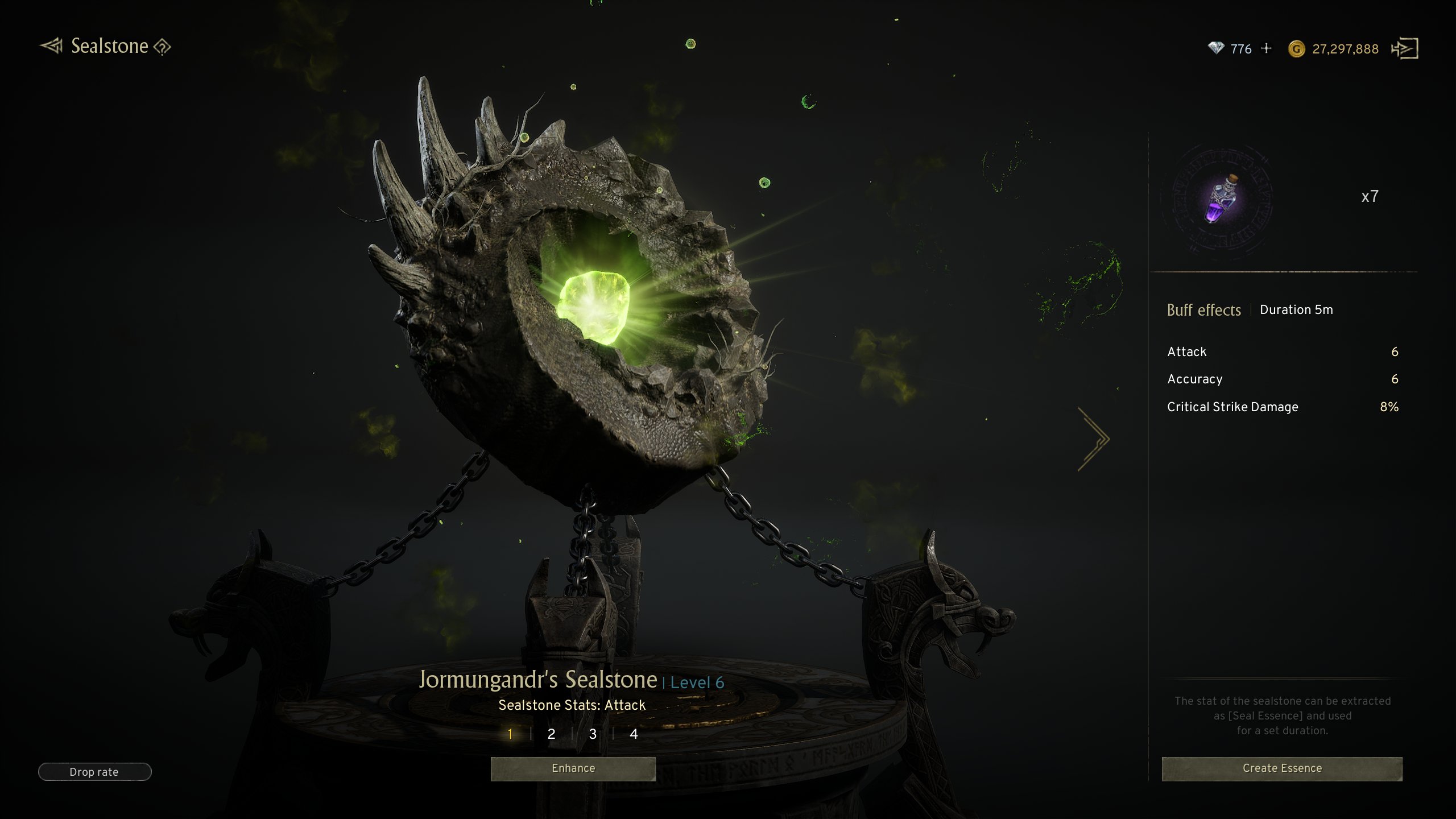This screenshot has width=1456, height=819.
Task: Select the Seal Essence potion icon
Action: coord(1222,200)
